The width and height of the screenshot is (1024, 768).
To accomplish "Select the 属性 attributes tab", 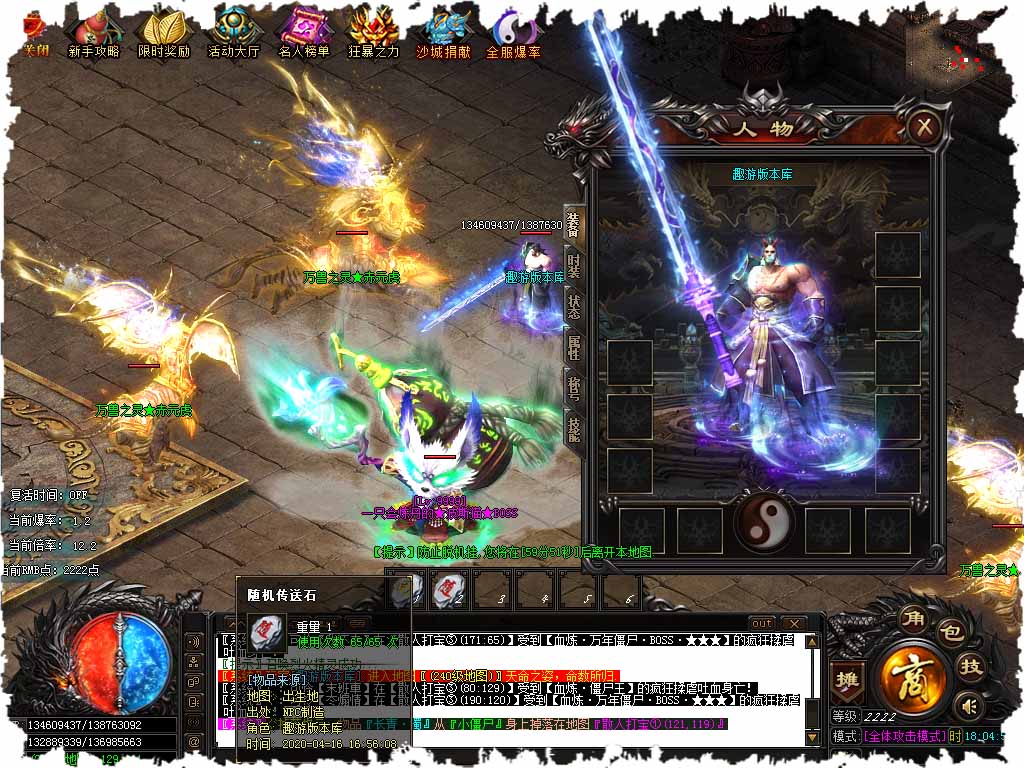I will 574,347.
